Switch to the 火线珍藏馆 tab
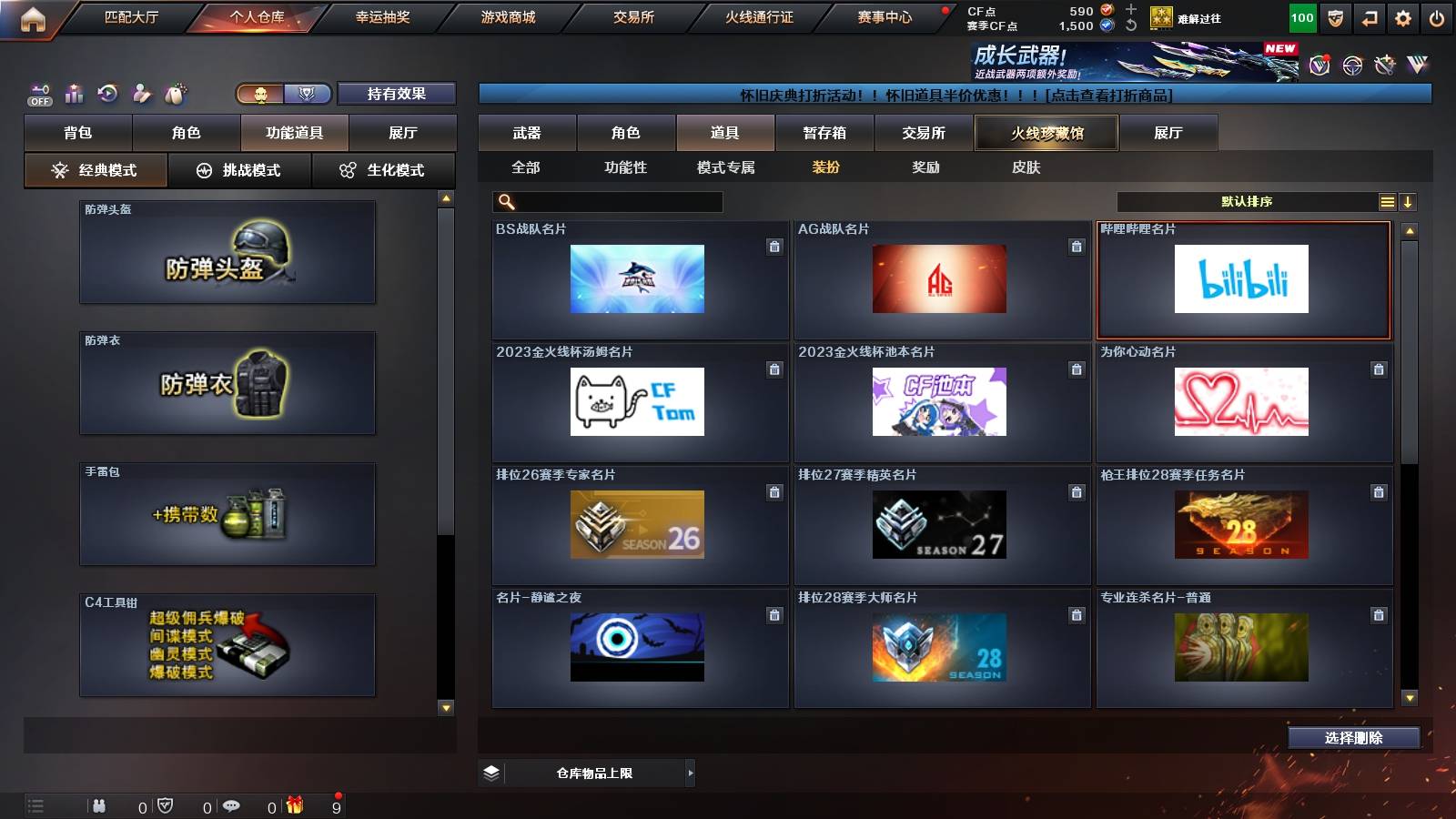 coord(1046,133)
